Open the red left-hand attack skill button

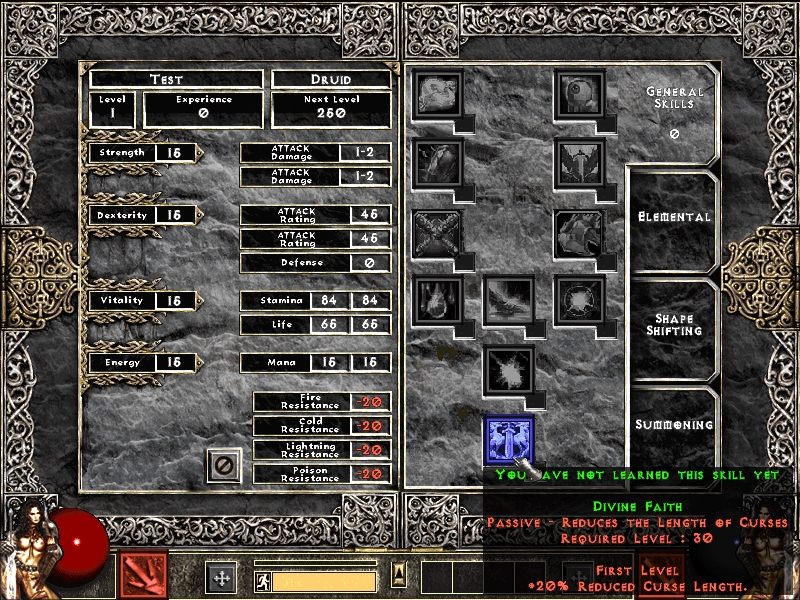pyautogui.click(x=143, y=576)
